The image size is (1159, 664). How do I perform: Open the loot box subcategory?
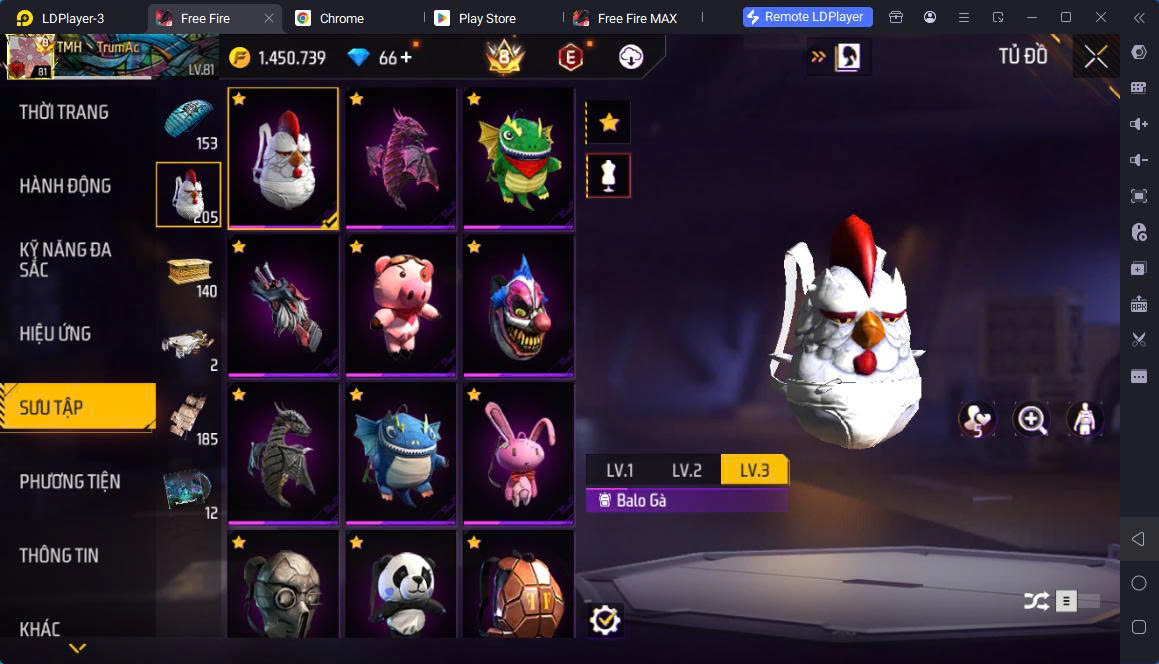coord(189,271)
